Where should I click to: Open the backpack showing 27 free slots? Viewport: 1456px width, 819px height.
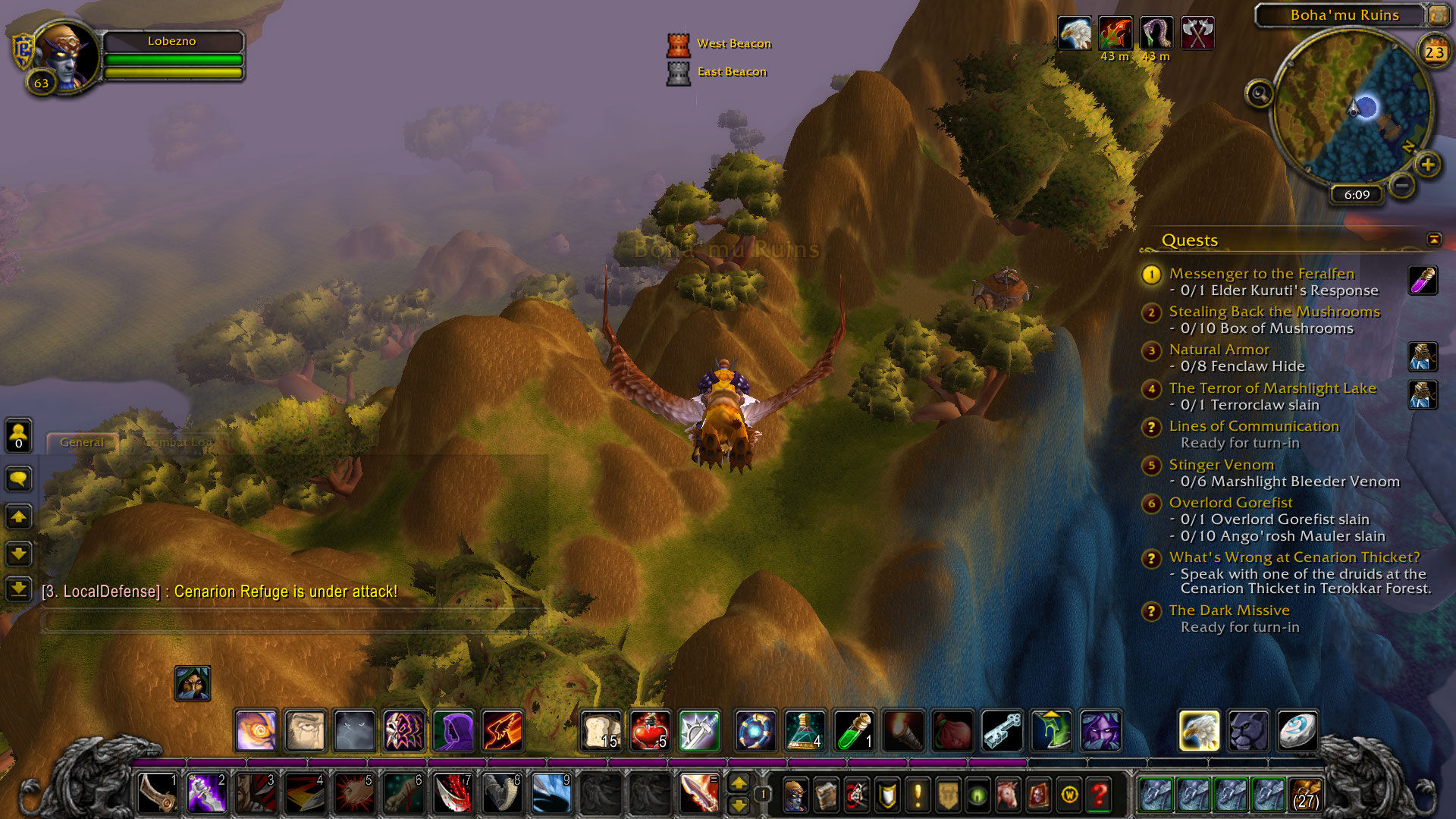[1305, 795]
